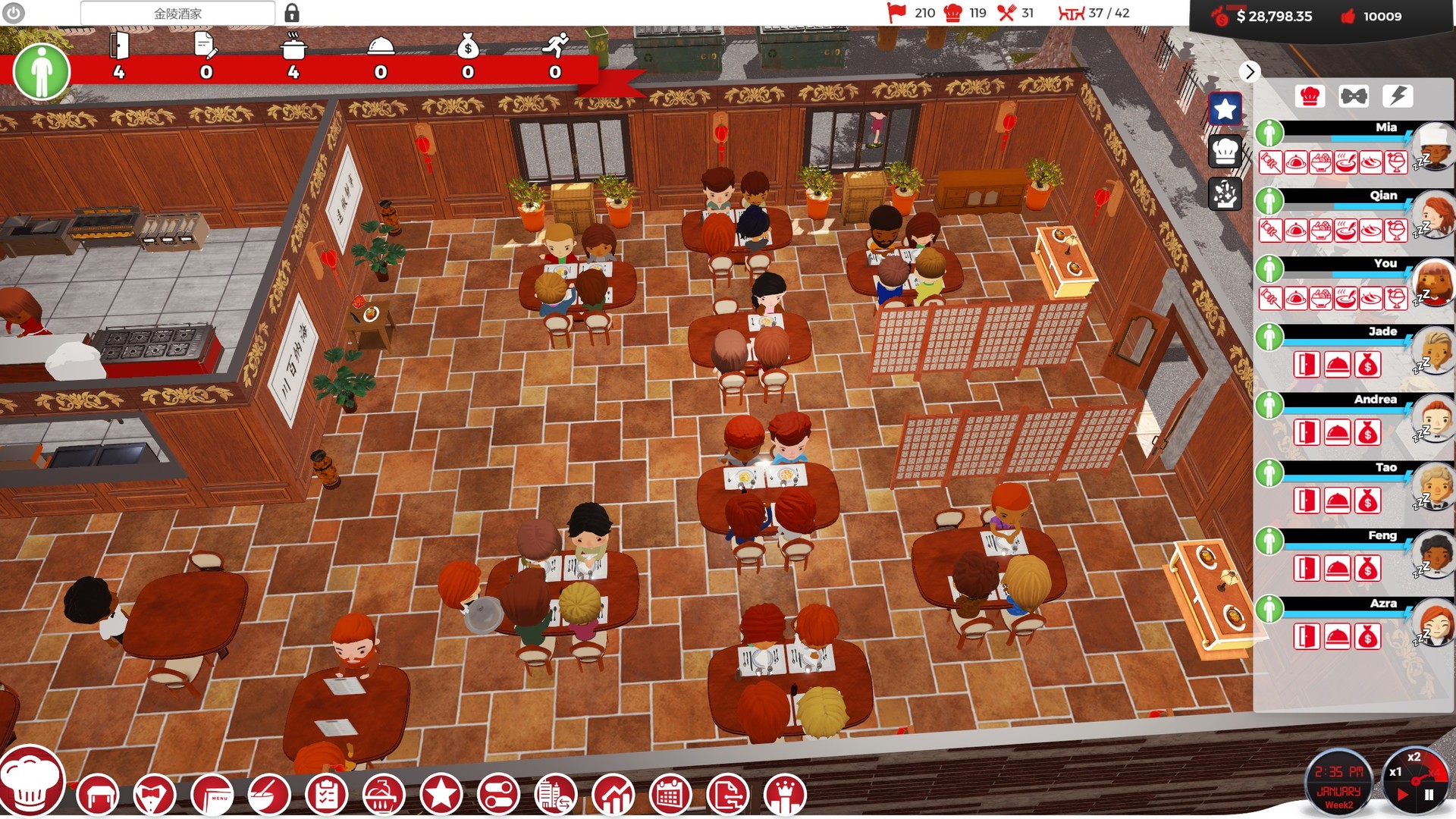The width and height of the screenshot is (1456, 819).
Task: Switch staff panel to waiters bow tie tab
Action: click(x=1354, y=95)
